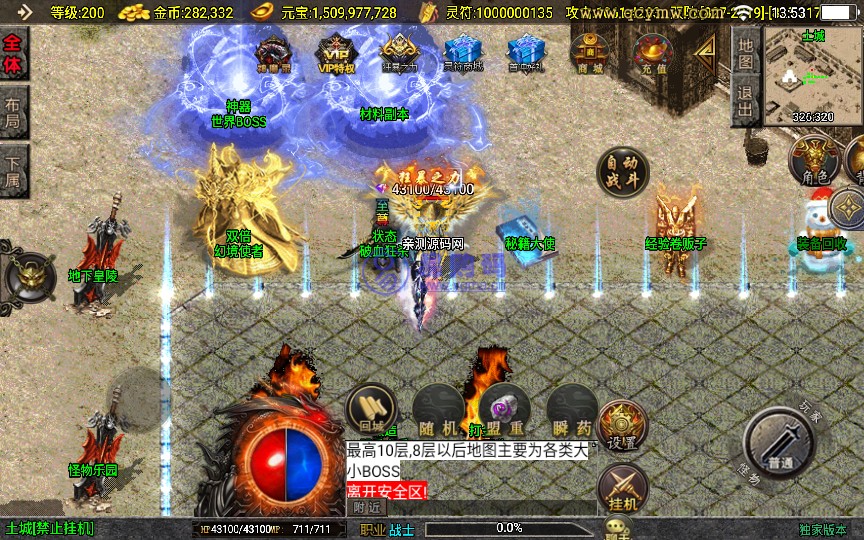
Task: Use the 瞬药 instant potion button
Action: (x=572, y=408)
